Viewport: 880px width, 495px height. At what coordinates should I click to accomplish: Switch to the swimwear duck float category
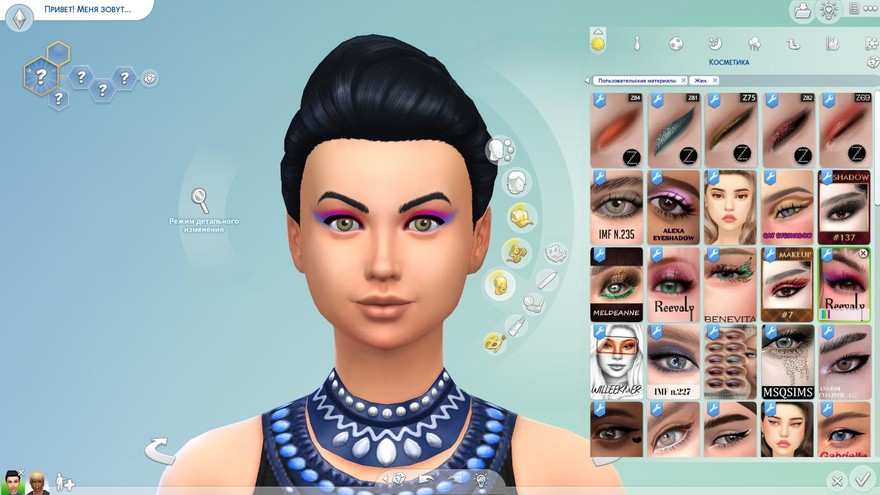tap(793, 44)
